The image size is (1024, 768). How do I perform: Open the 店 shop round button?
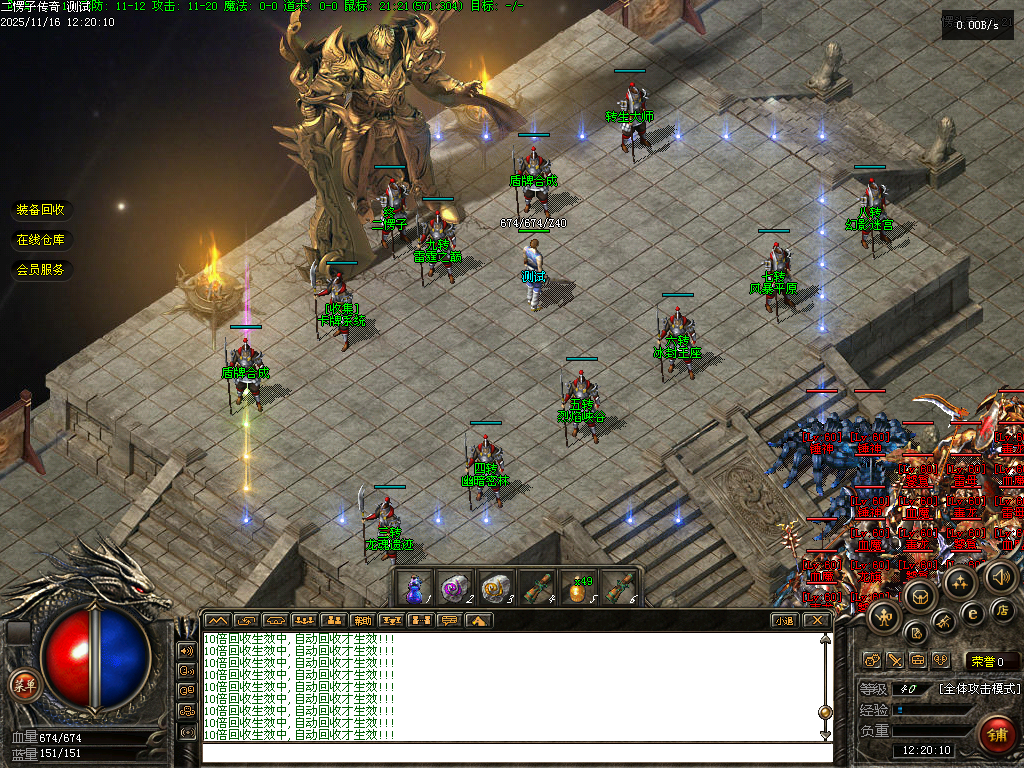[1003, 610]
